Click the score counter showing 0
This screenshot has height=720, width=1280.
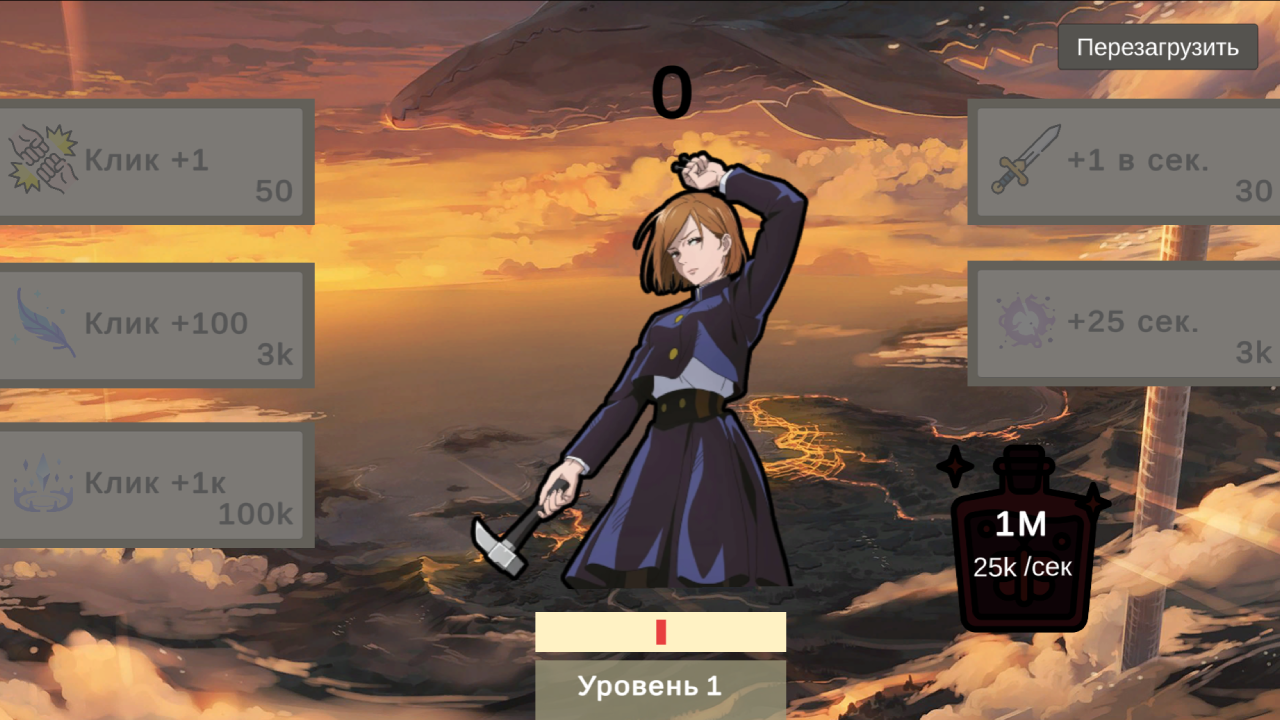[x=673, y=88]
